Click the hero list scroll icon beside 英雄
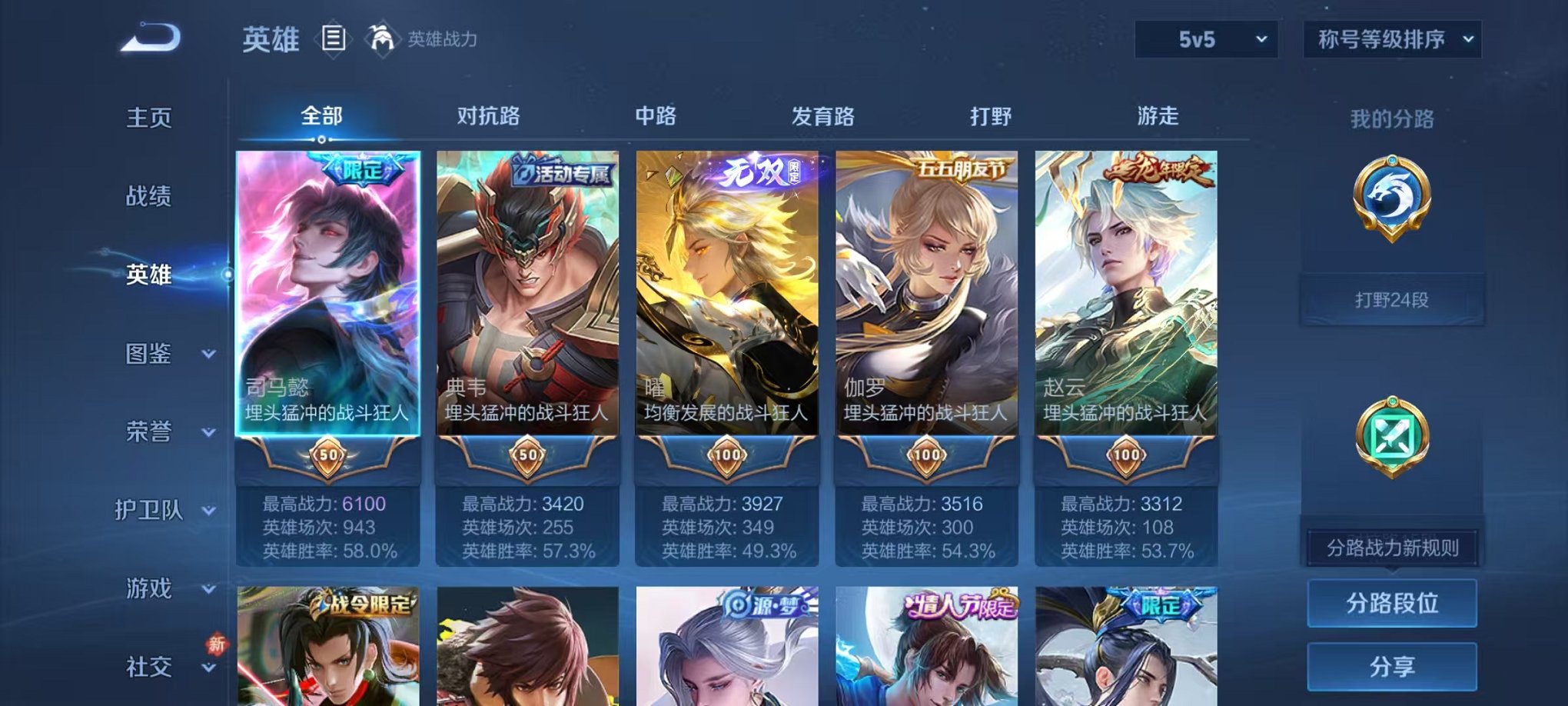Viewport: 1568px width, 706px height. pyautogui.click(x=334, y=36)
